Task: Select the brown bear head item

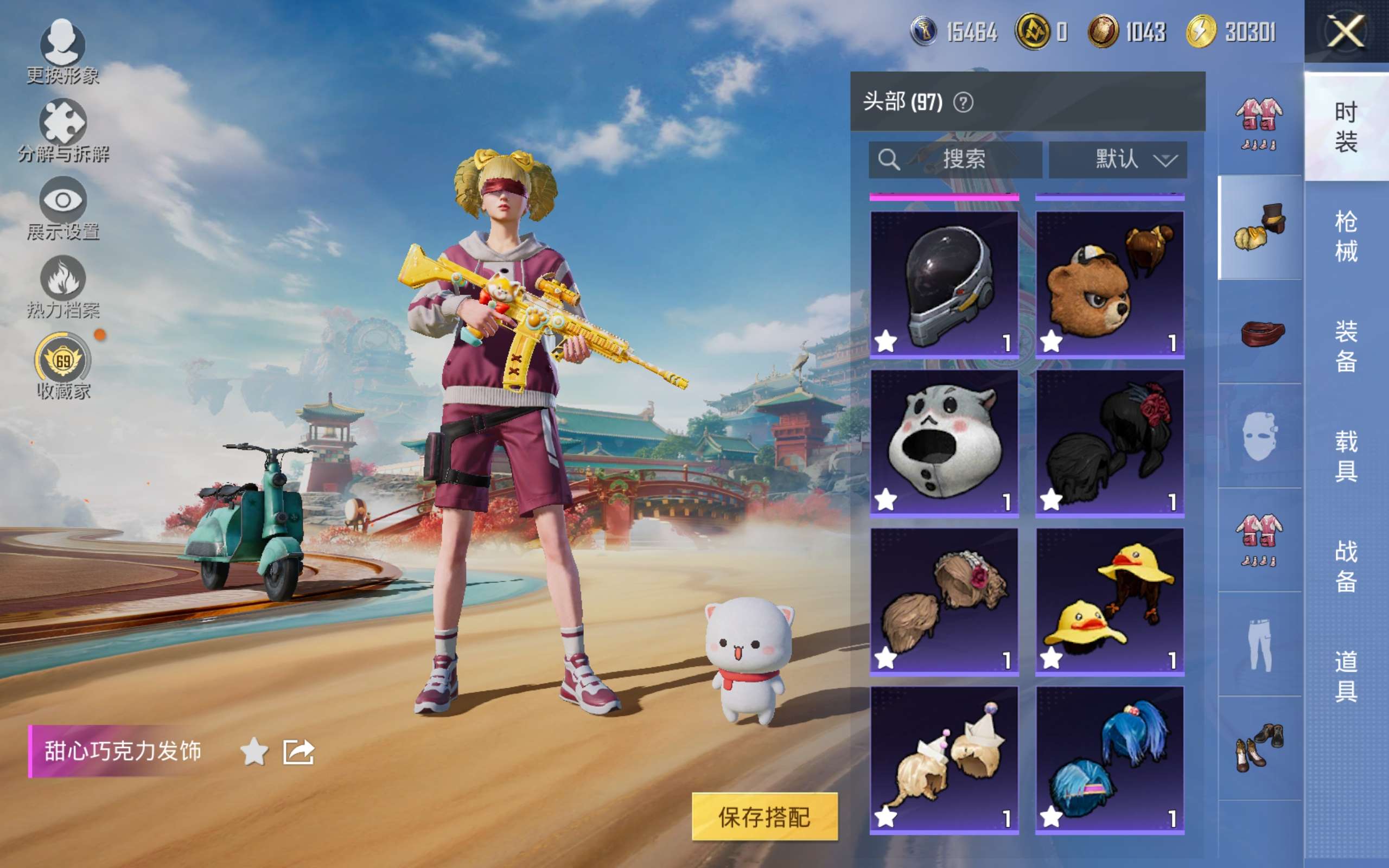Action: tap(1110, 284)
